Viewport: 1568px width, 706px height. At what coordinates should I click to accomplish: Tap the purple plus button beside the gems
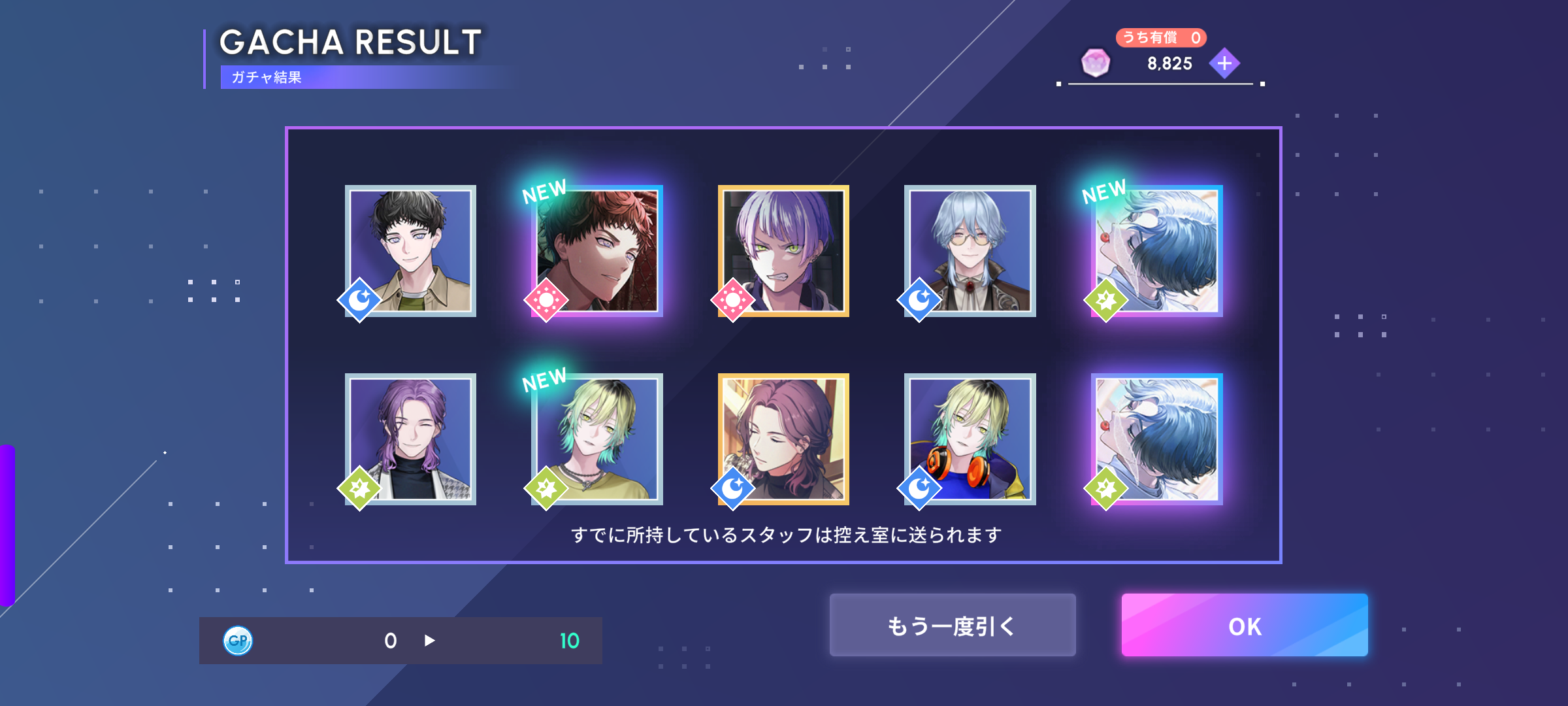(x=1224, y=63)
